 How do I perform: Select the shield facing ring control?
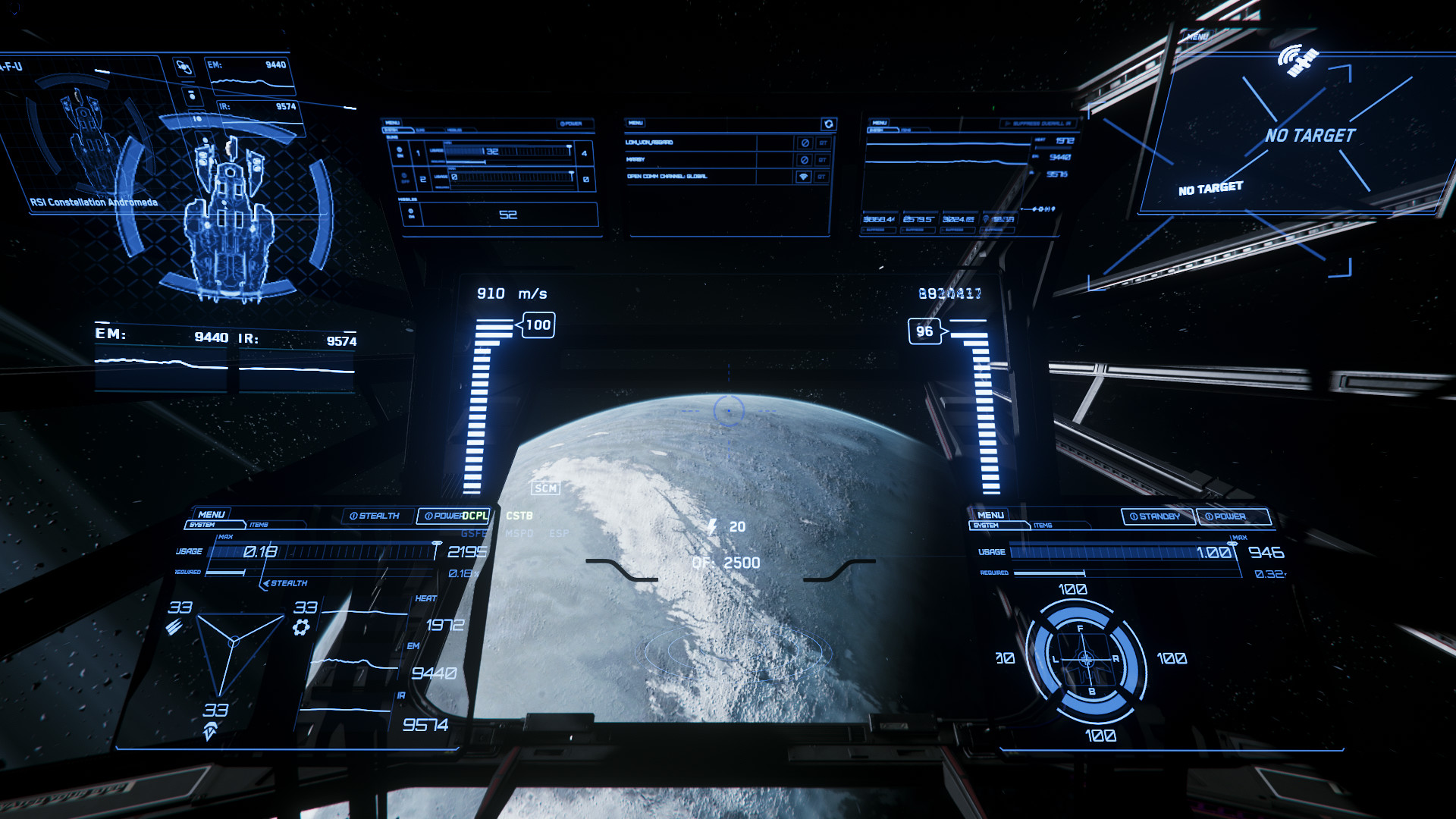coord(1086,659)
